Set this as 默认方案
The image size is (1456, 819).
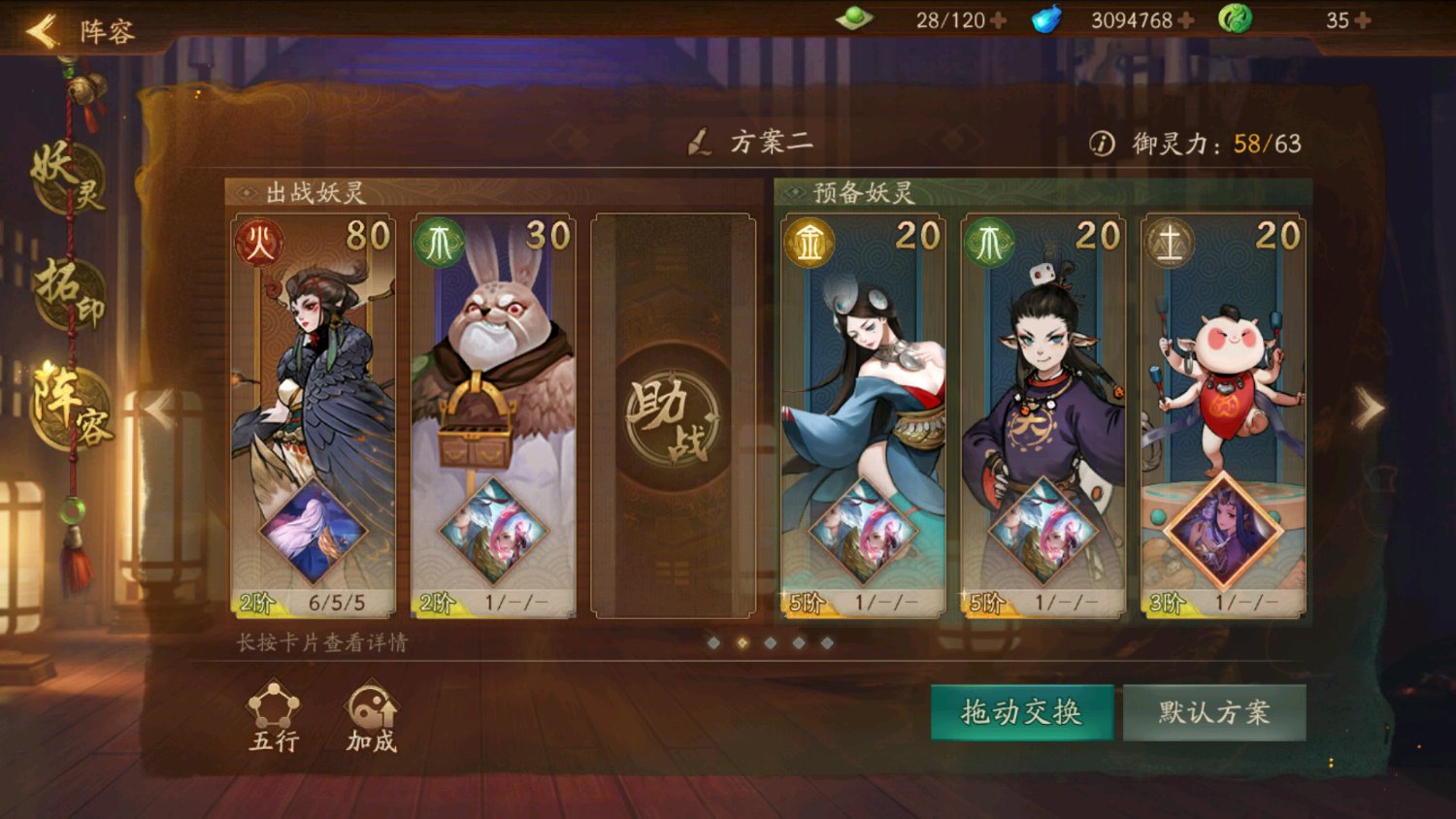click(x=1213, y=712)
